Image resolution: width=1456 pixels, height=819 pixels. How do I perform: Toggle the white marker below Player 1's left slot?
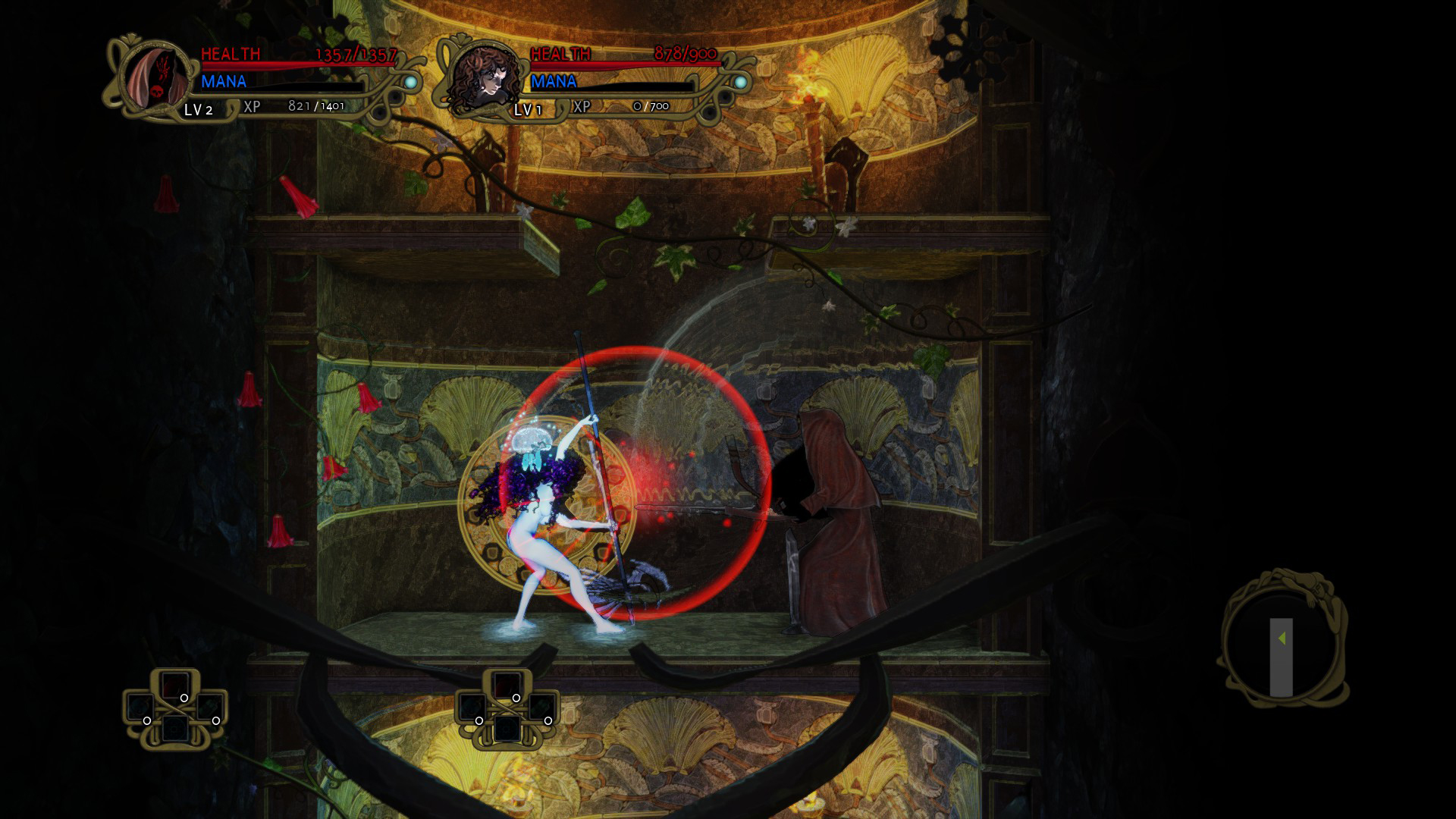(146, 721)
